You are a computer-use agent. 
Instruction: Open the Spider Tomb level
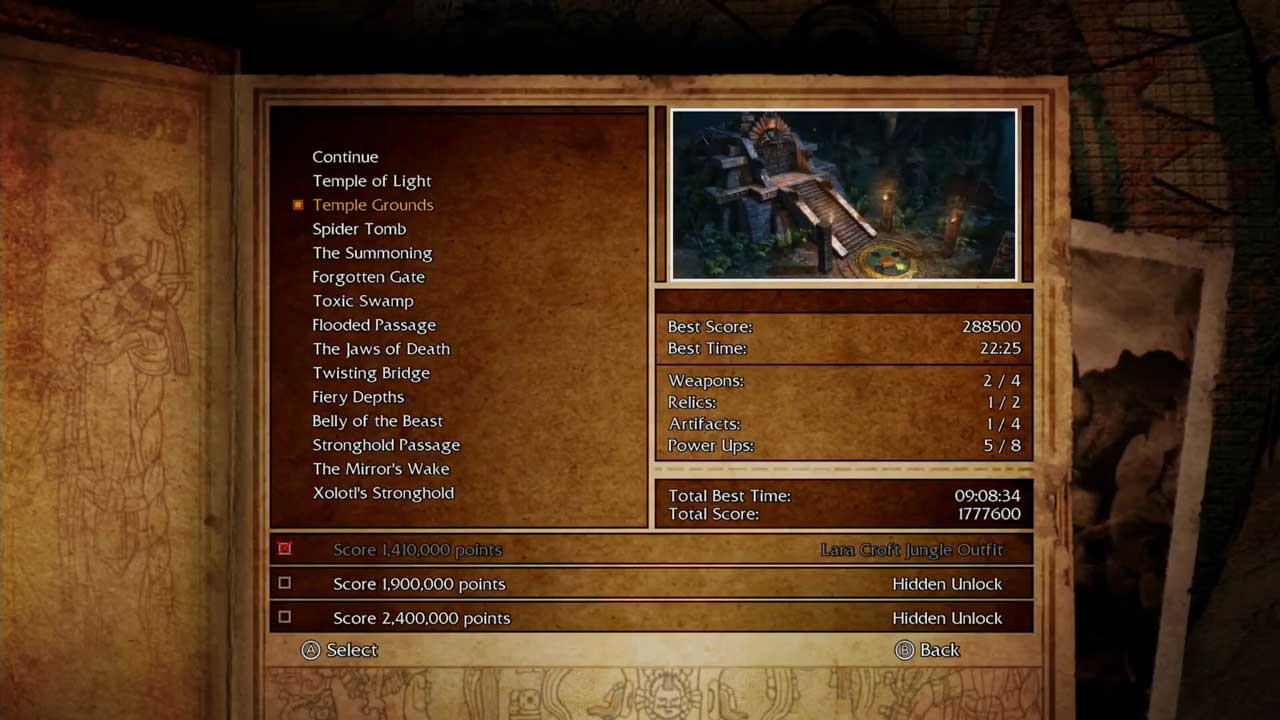click(359, 229)
